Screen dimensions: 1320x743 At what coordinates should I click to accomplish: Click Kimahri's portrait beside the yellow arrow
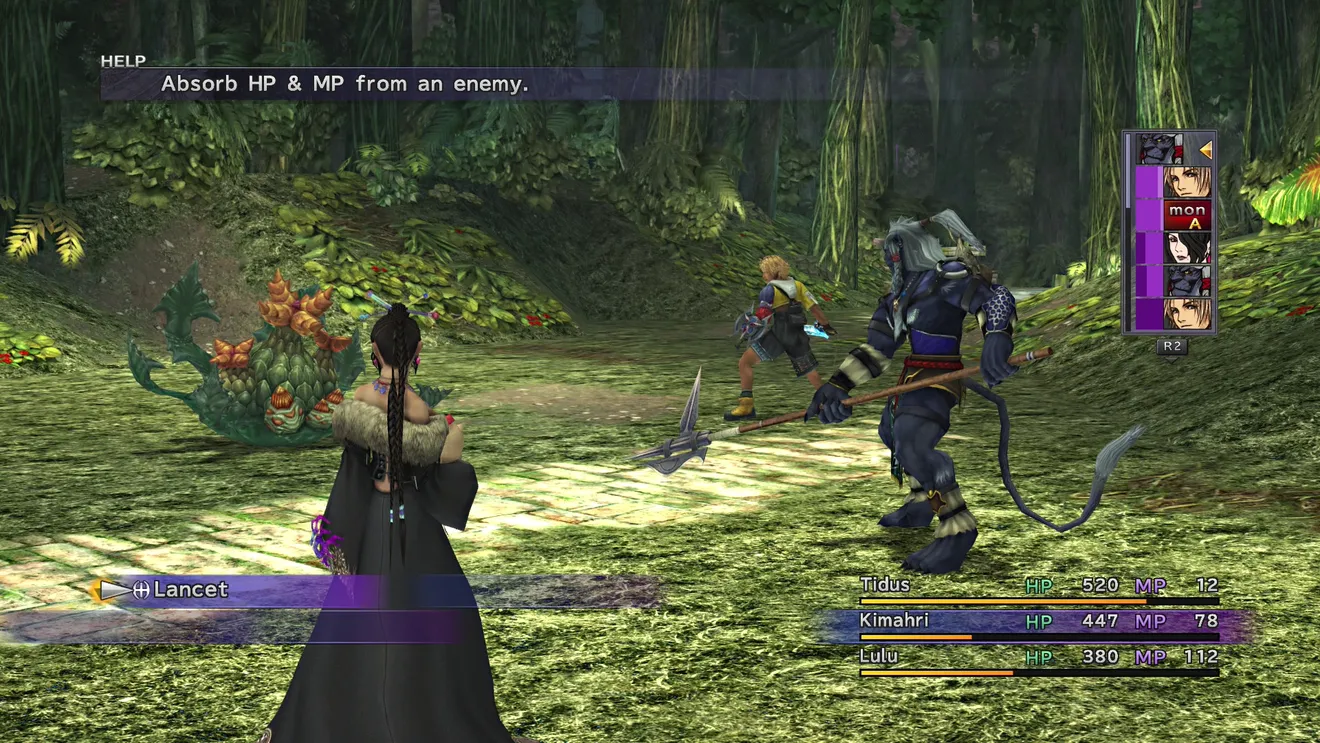pyautogui.click(x=1160, y=149)
